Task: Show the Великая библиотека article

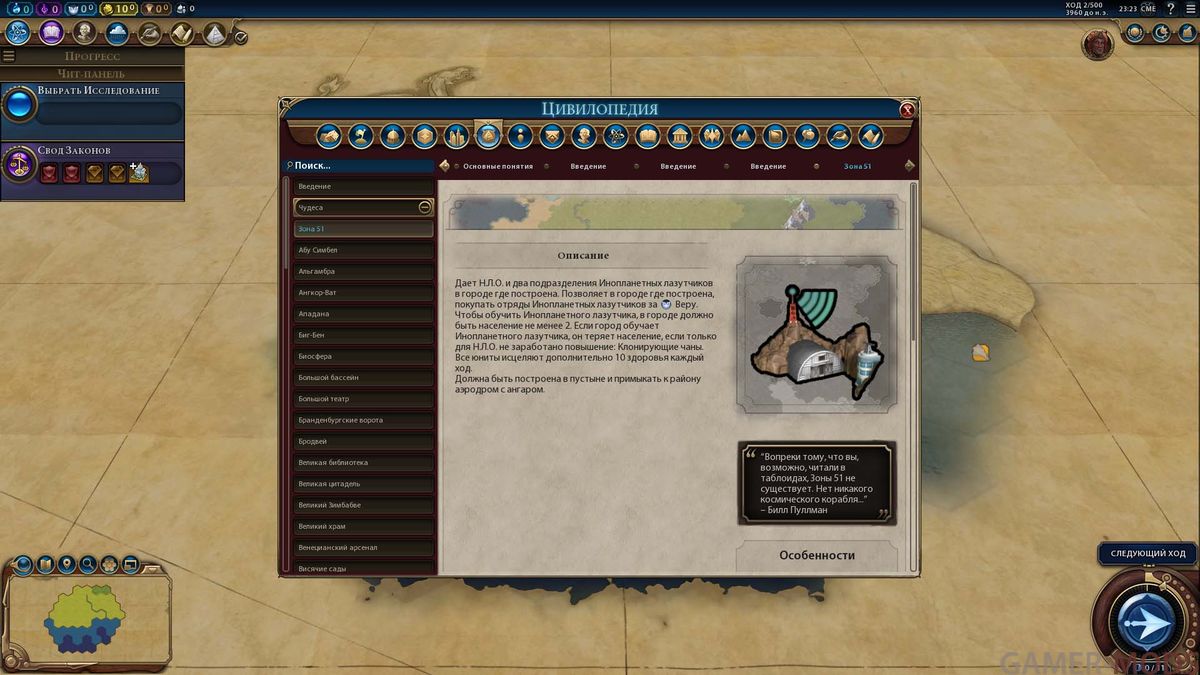Action: pos(364,463)
